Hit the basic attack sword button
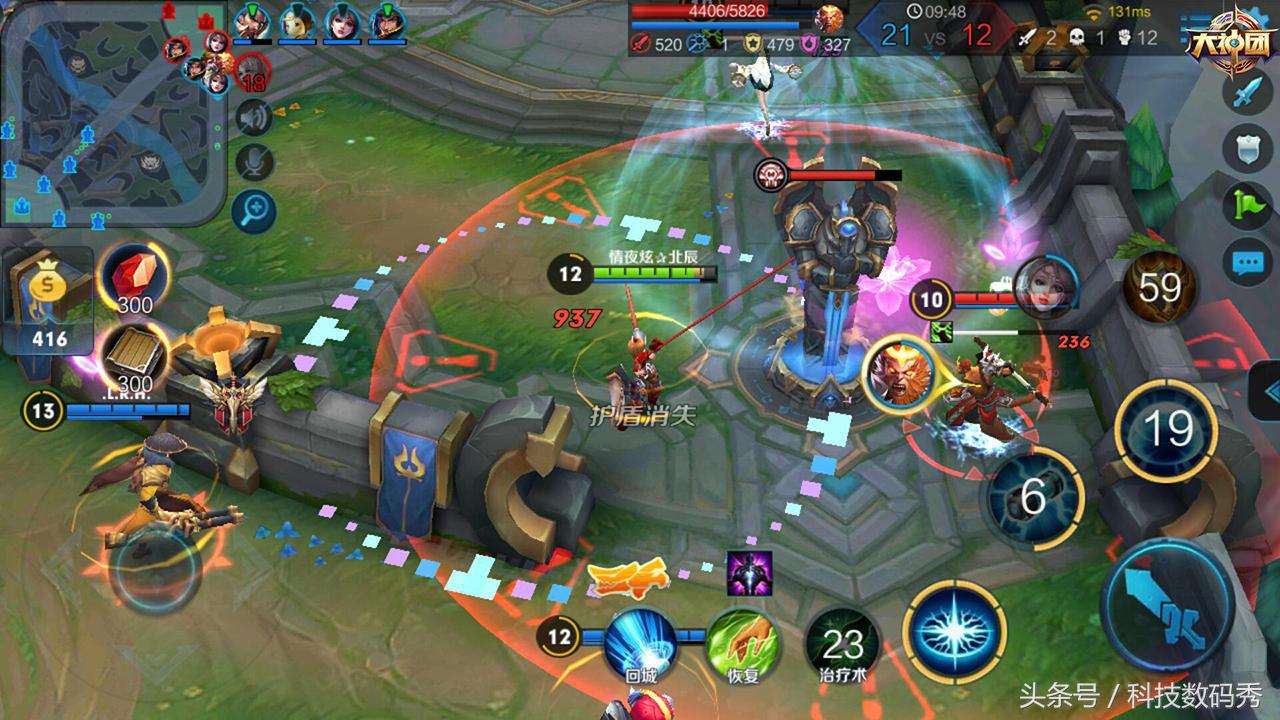1280x720 pixels. 1166,603
